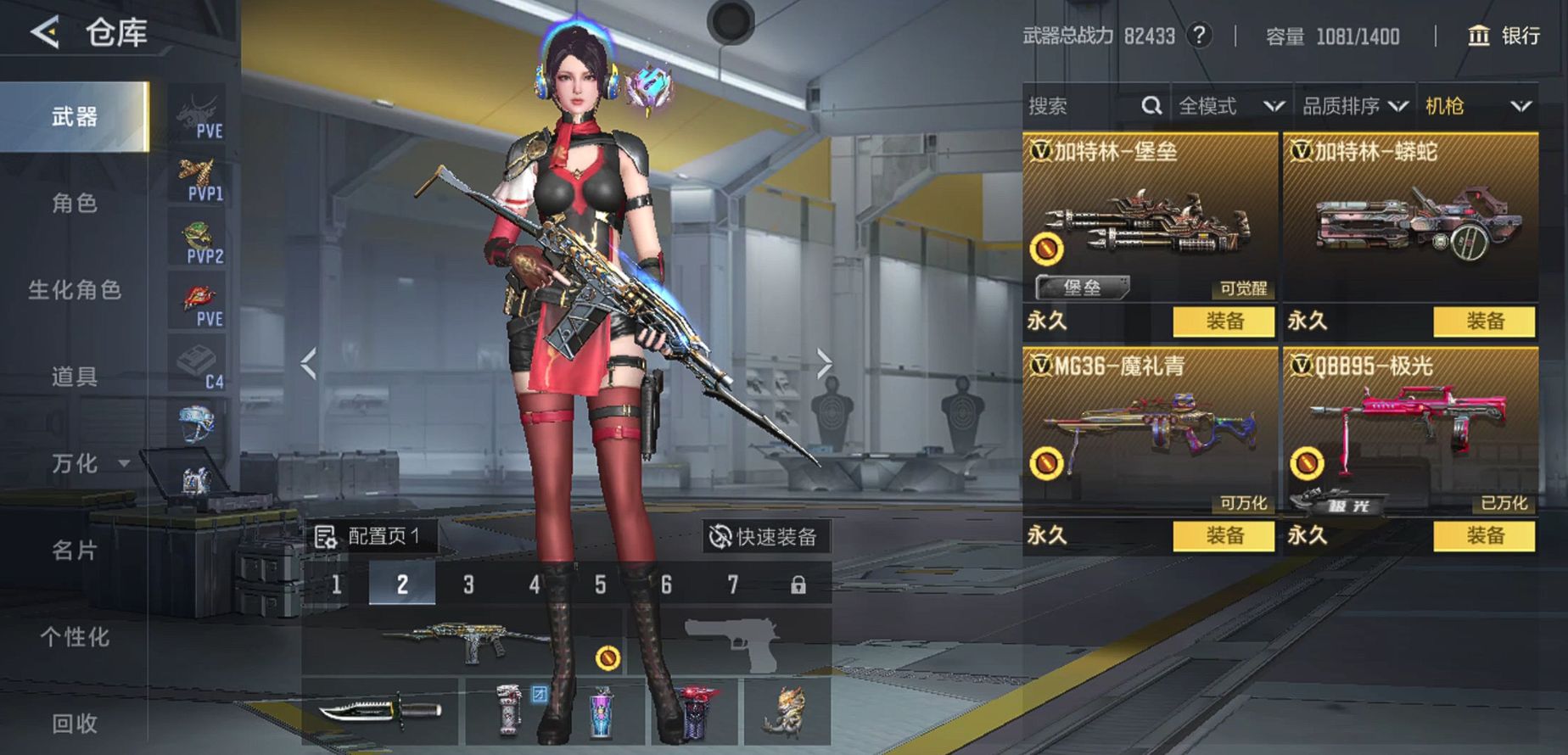
Task: Open the 品质排序 sort dropdown
Action: coord(1355,106)
